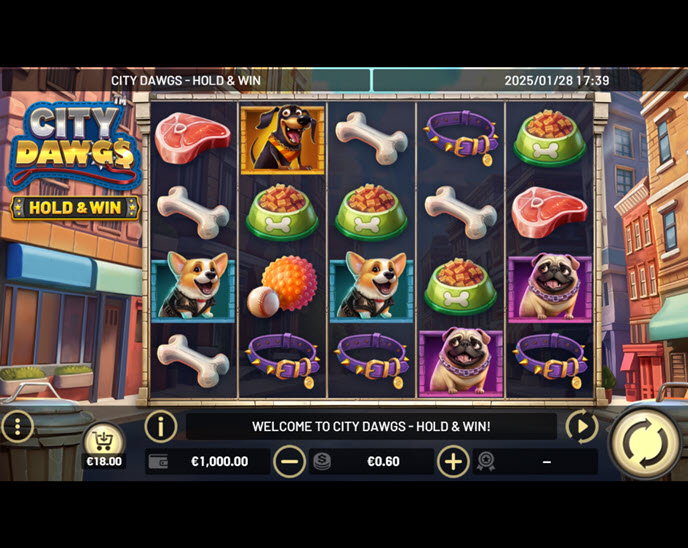Buy the bonus feature for €18.00
The width and height of the screenshot is (688, 548).
[103, 444]
